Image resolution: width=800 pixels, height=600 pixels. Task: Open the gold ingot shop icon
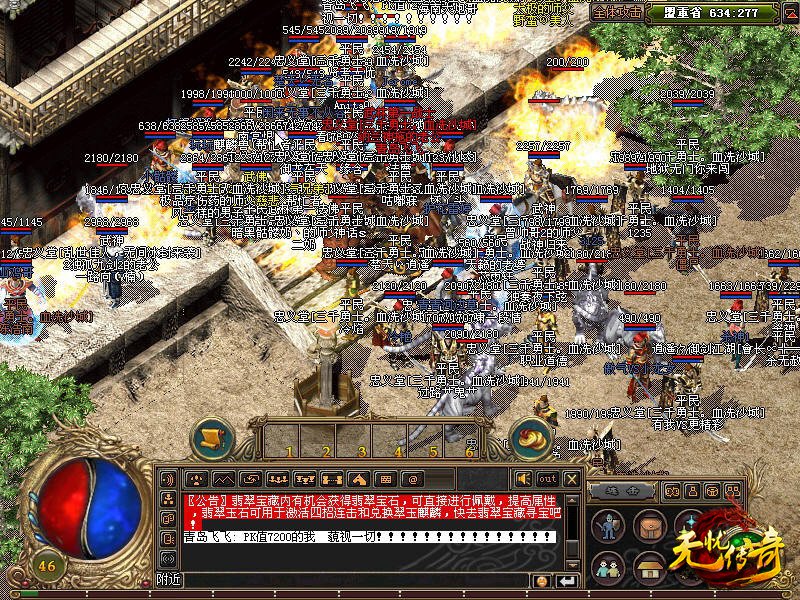[x=533, y=439]
